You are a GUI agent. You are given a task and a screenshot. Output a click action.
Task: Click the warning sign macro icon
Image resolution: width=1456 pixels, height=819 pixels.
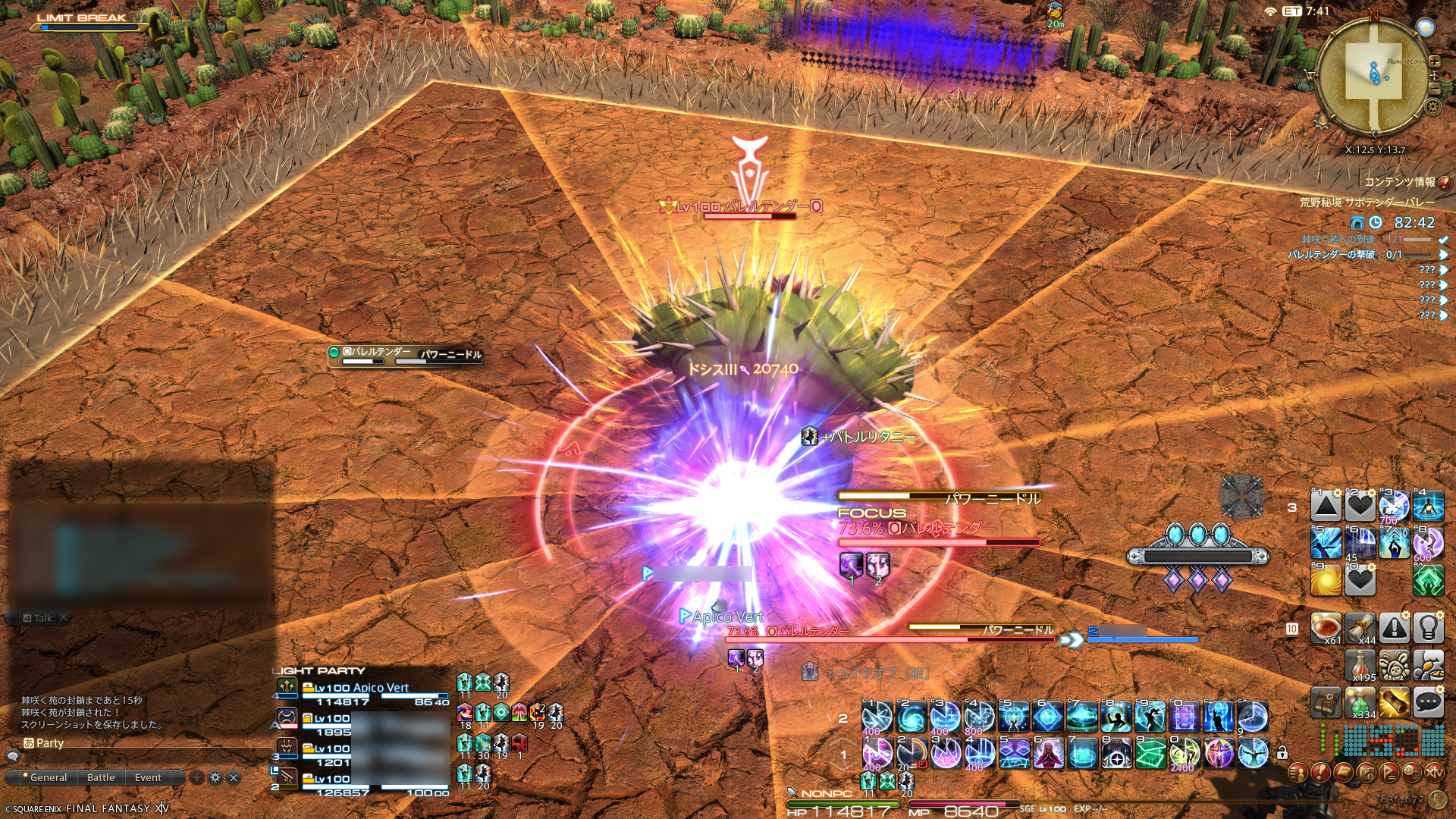click(1395, 628)
